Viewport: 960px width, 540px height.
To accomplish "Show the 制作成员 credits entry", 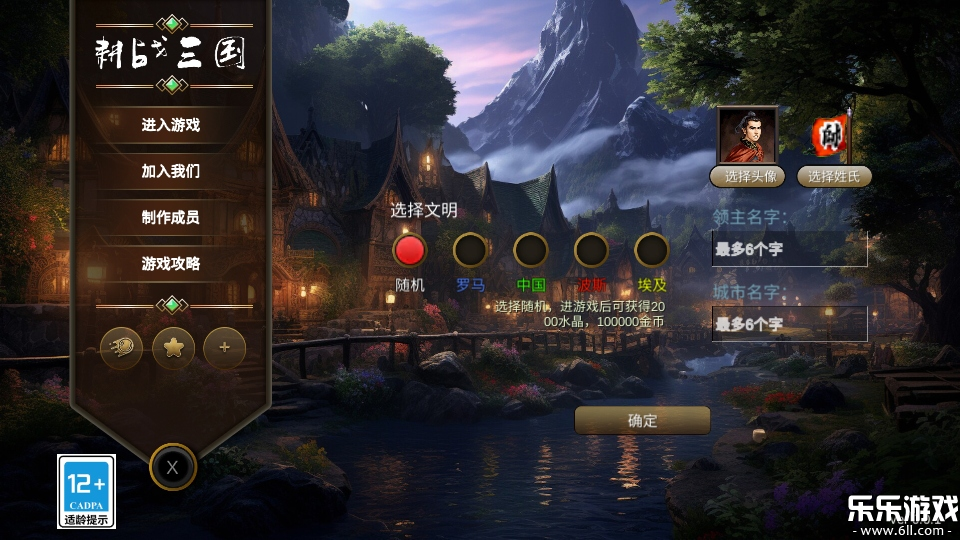I will tap(171, 217).
